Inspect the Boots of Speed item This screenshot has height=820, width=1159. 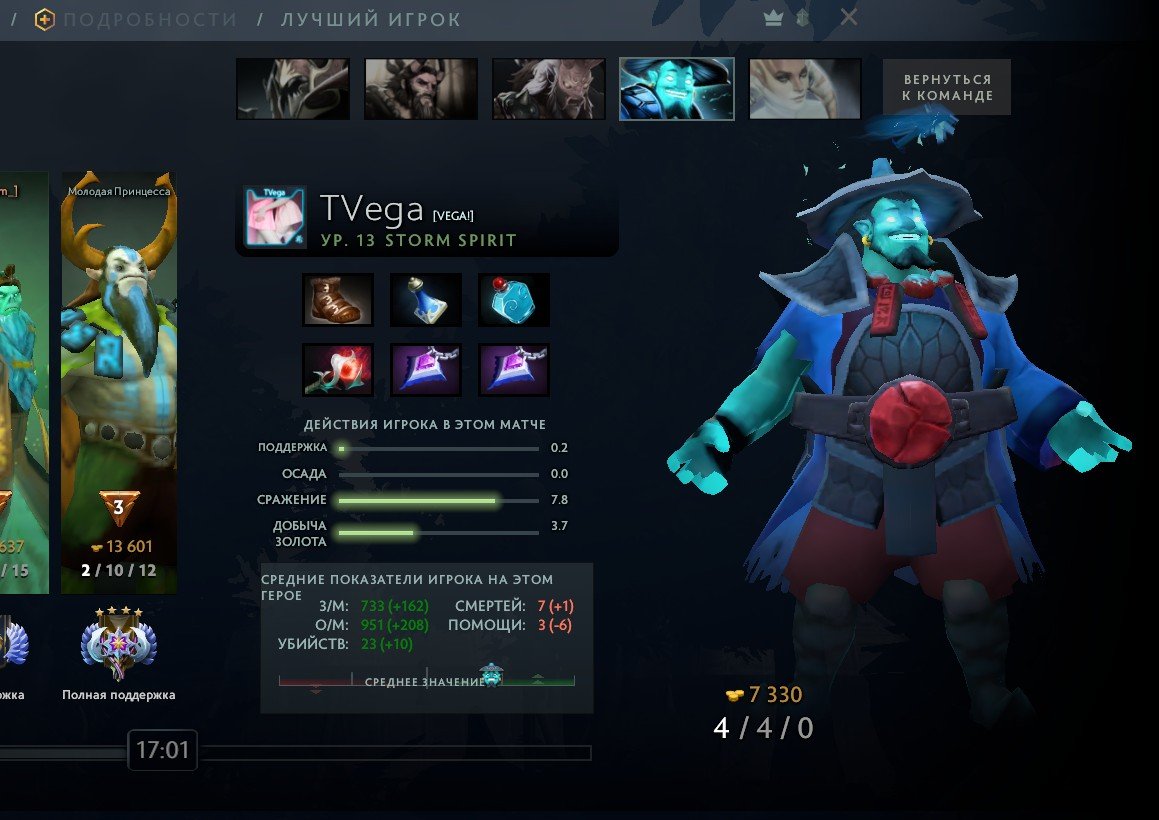point(338,300)
